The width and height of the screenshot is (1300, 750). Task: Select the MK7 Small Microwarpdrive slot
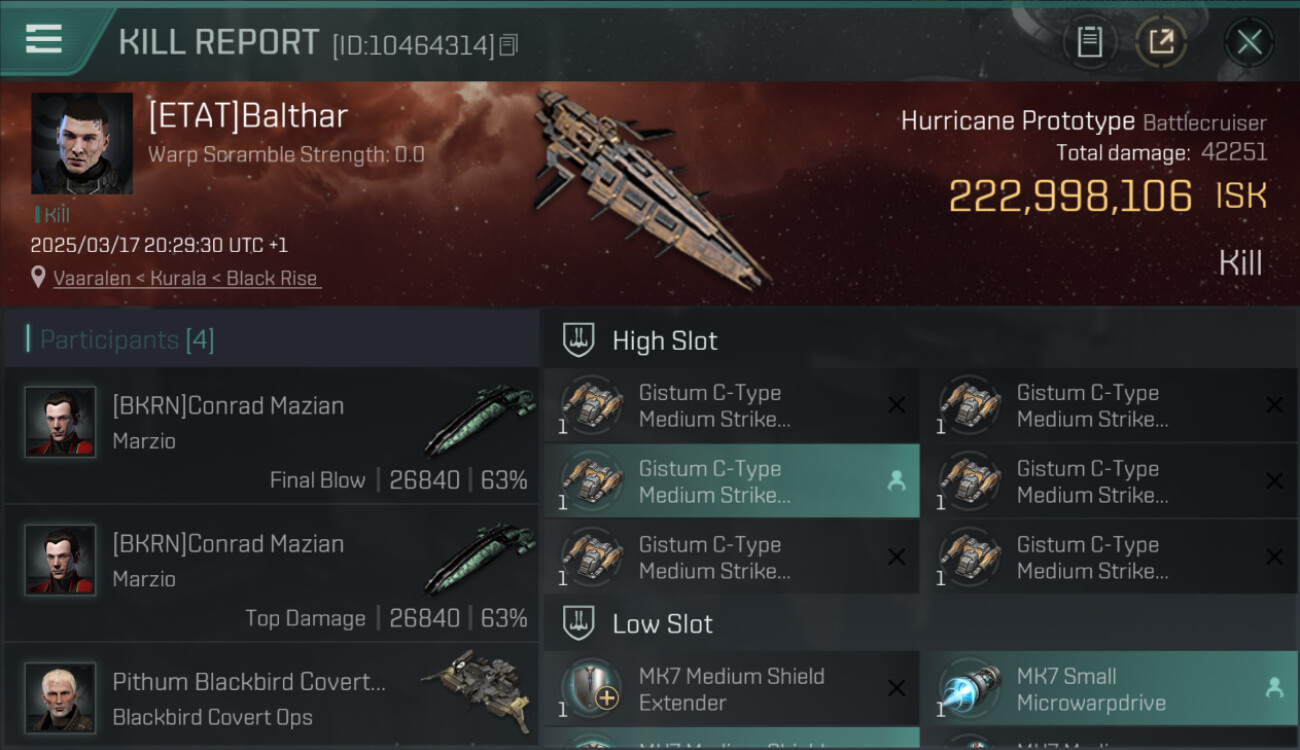click(x=1109, y=689)
